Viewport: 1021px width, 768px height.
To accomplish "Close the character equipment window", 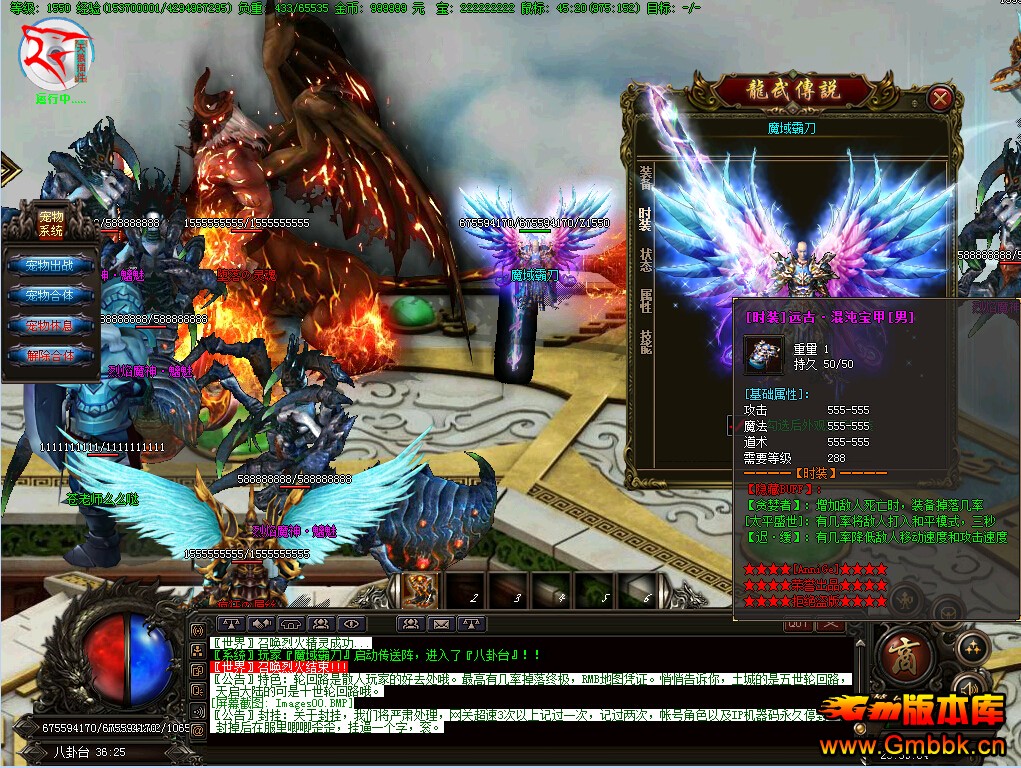I will [x=939, y=98].
